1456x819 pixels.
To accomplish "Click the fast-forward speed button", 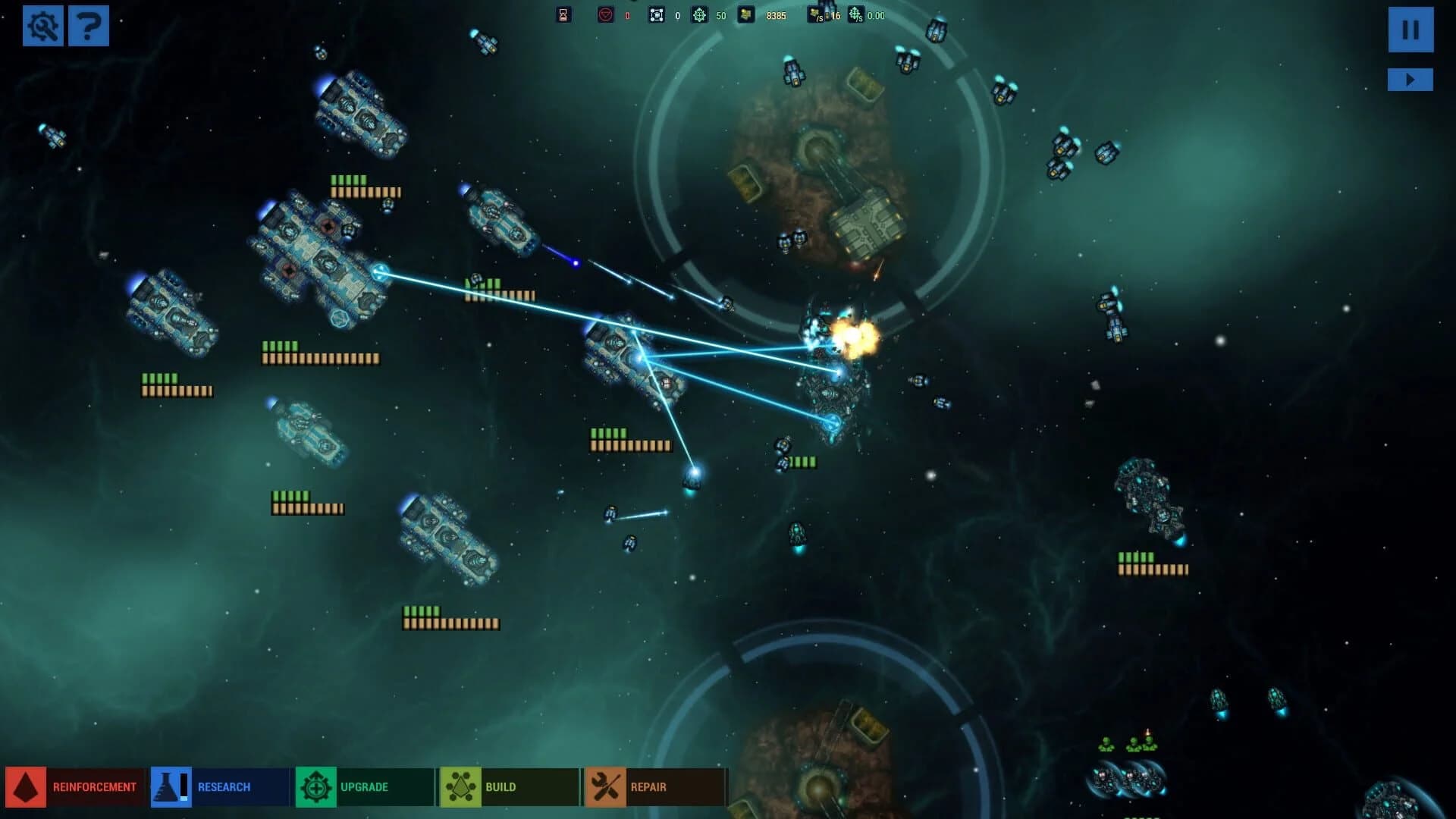I will pos(1410,78).
